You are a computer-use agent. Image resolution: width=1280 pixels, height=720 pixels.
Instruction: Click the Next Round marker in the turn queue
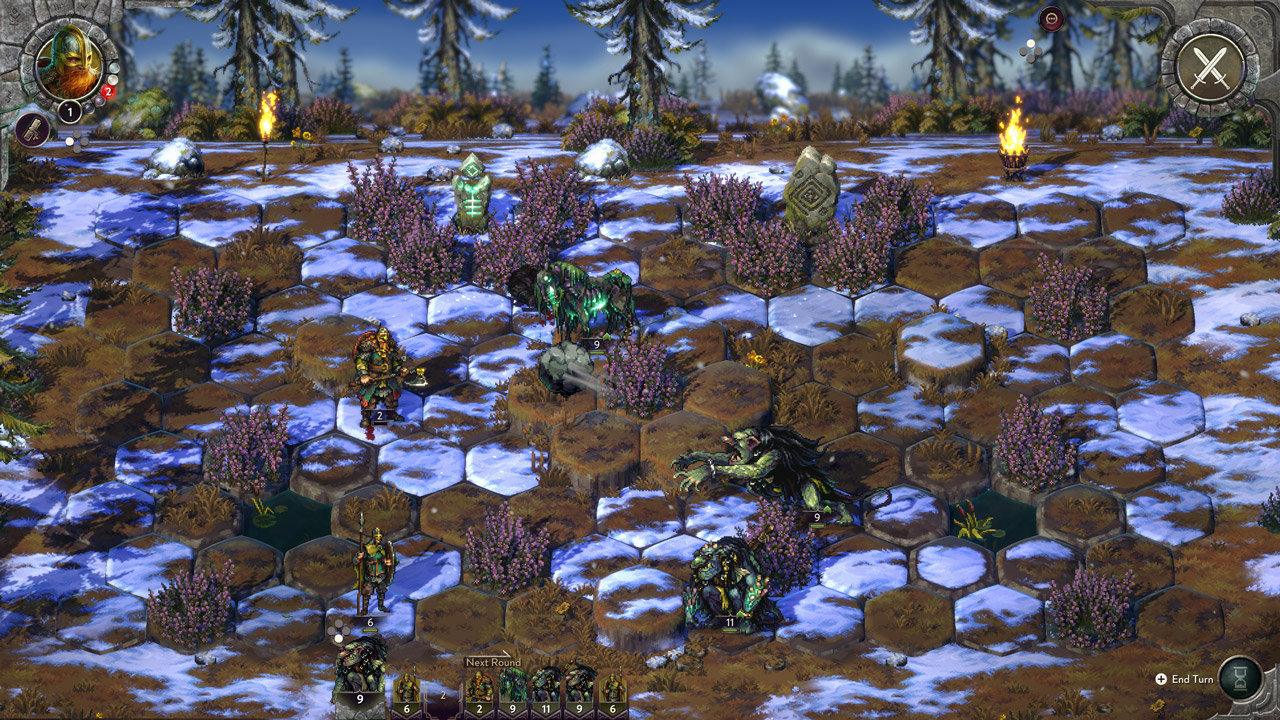pos(492,662)
